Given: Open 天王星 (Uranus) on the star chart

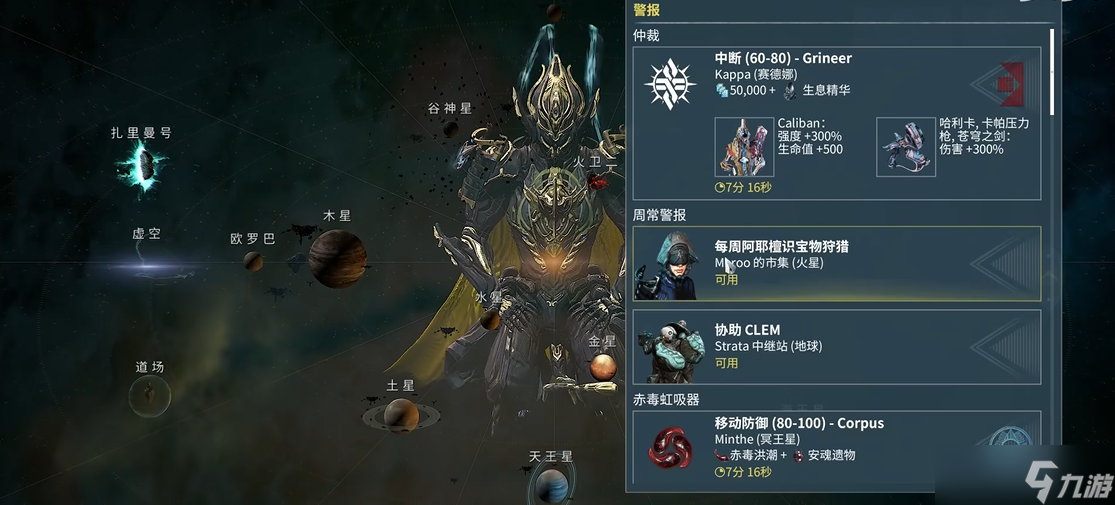Looking at the screenshot, I should (x=551, y=485).
